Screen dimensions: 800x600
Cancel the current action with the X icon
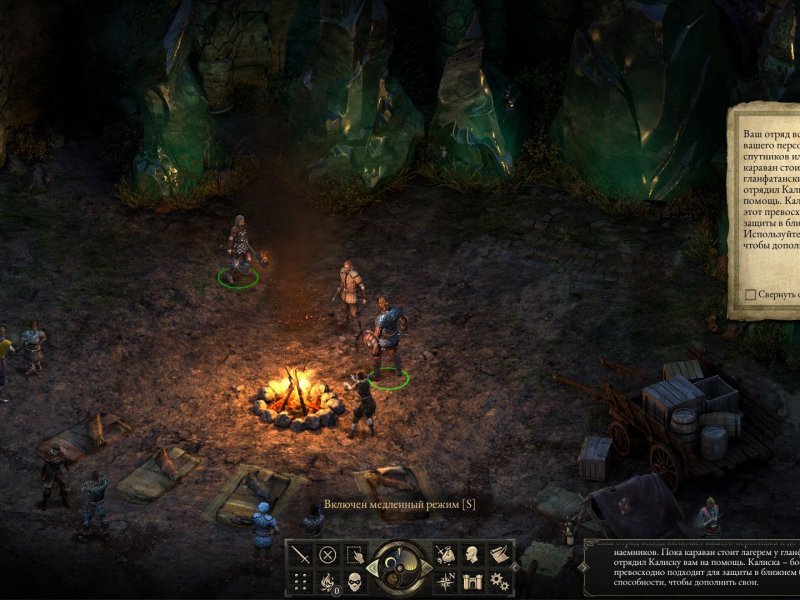[x=327, y=555]
